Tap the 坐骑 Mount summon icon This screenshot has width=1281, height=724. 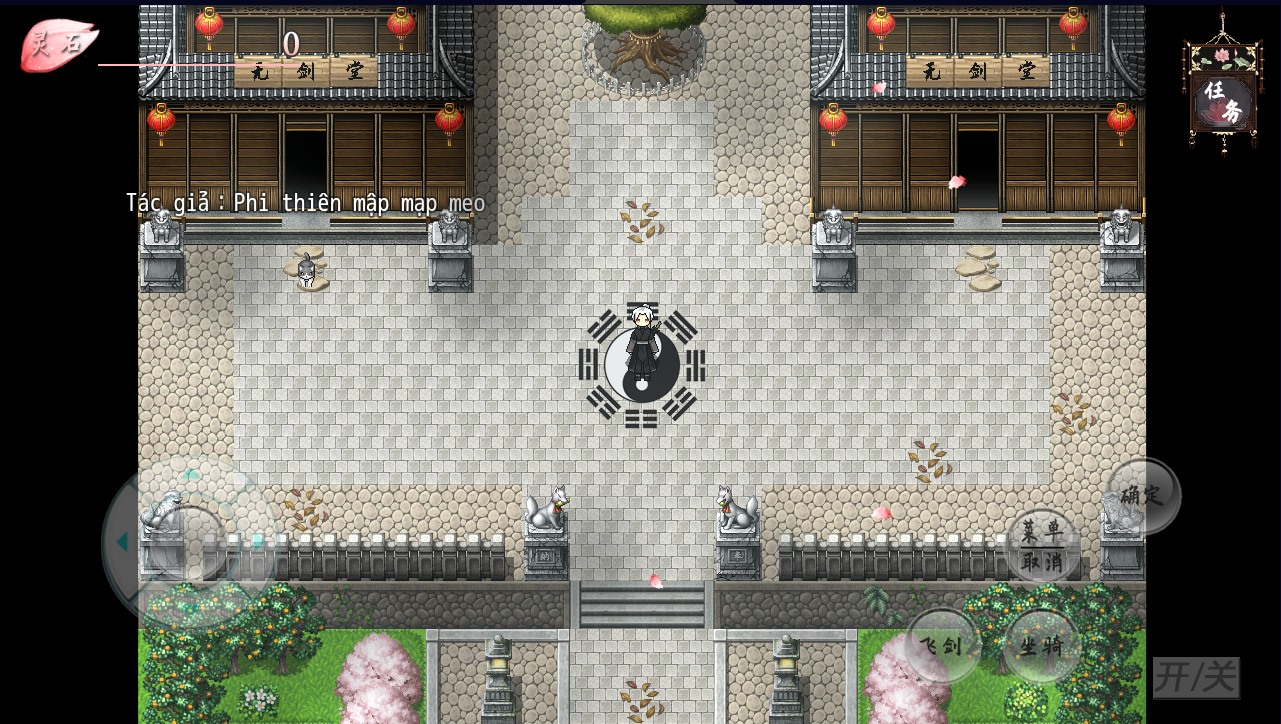coord(1041,645)
